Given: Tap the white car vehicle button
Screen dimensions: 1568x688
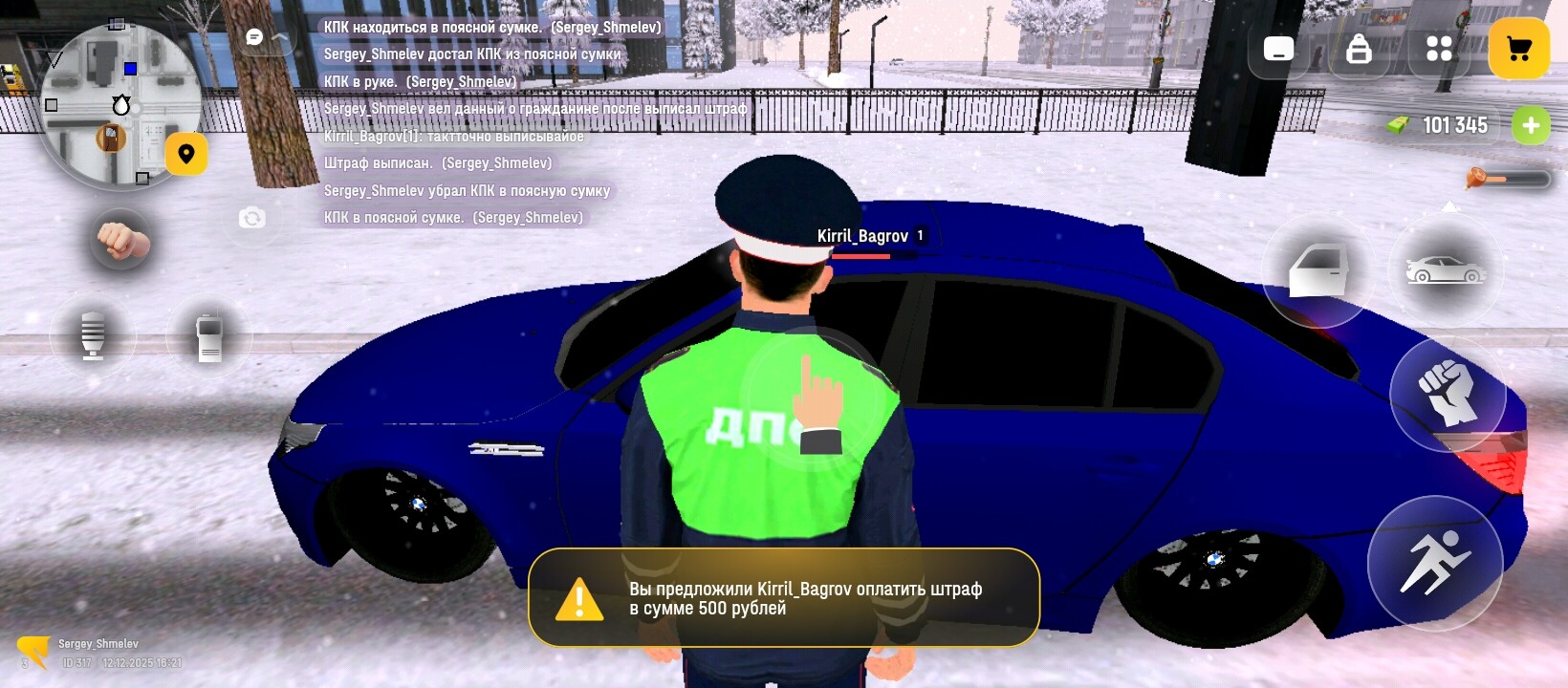Looking at the screenshot, I should [1445, 271].
